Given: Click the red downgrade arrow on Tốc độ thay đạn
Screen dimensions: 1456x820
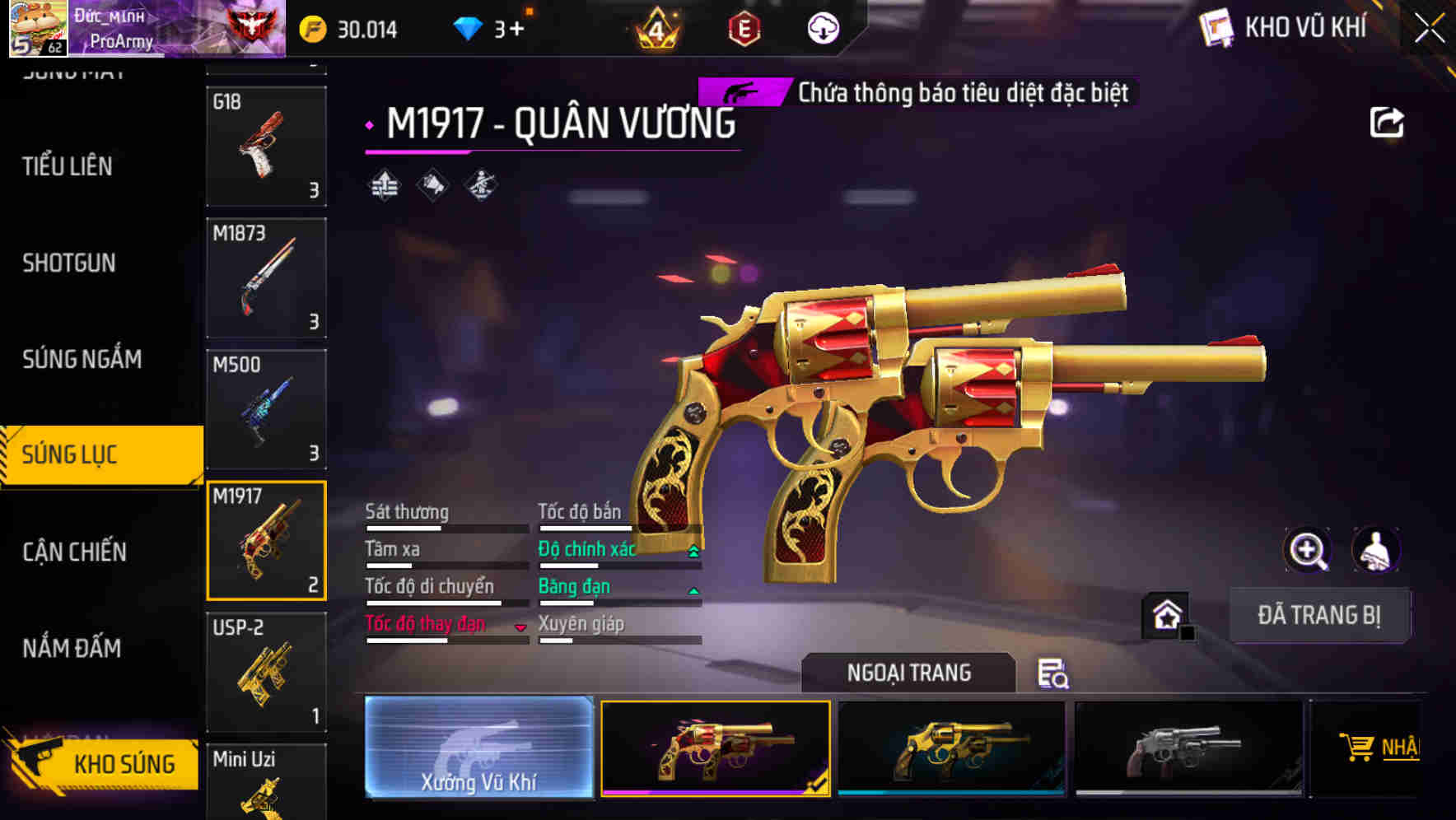Looking at the screenshot, I should click(x=520, y=627).
